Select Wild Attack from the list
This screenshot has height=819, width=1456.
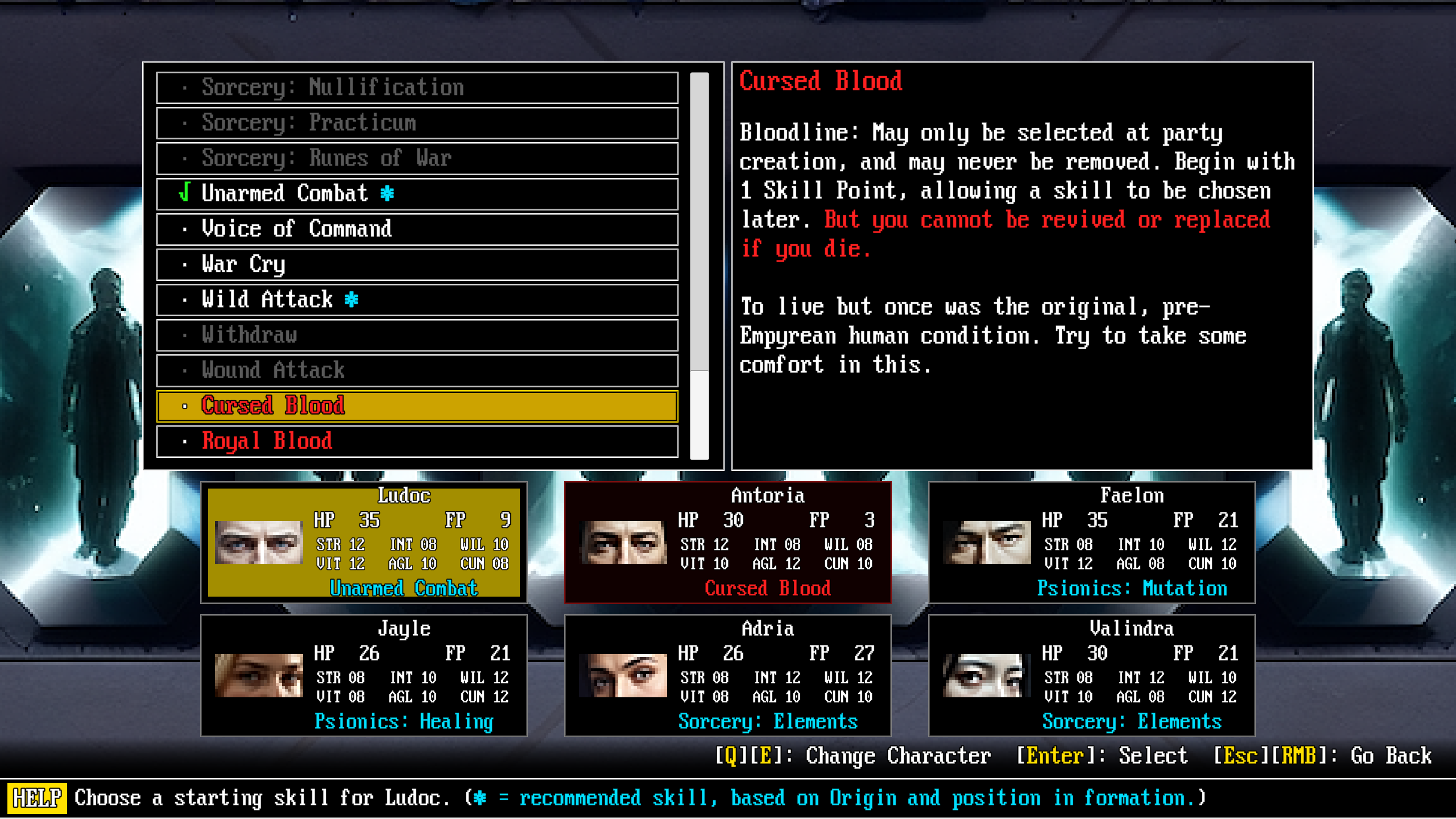coord(417,300)
